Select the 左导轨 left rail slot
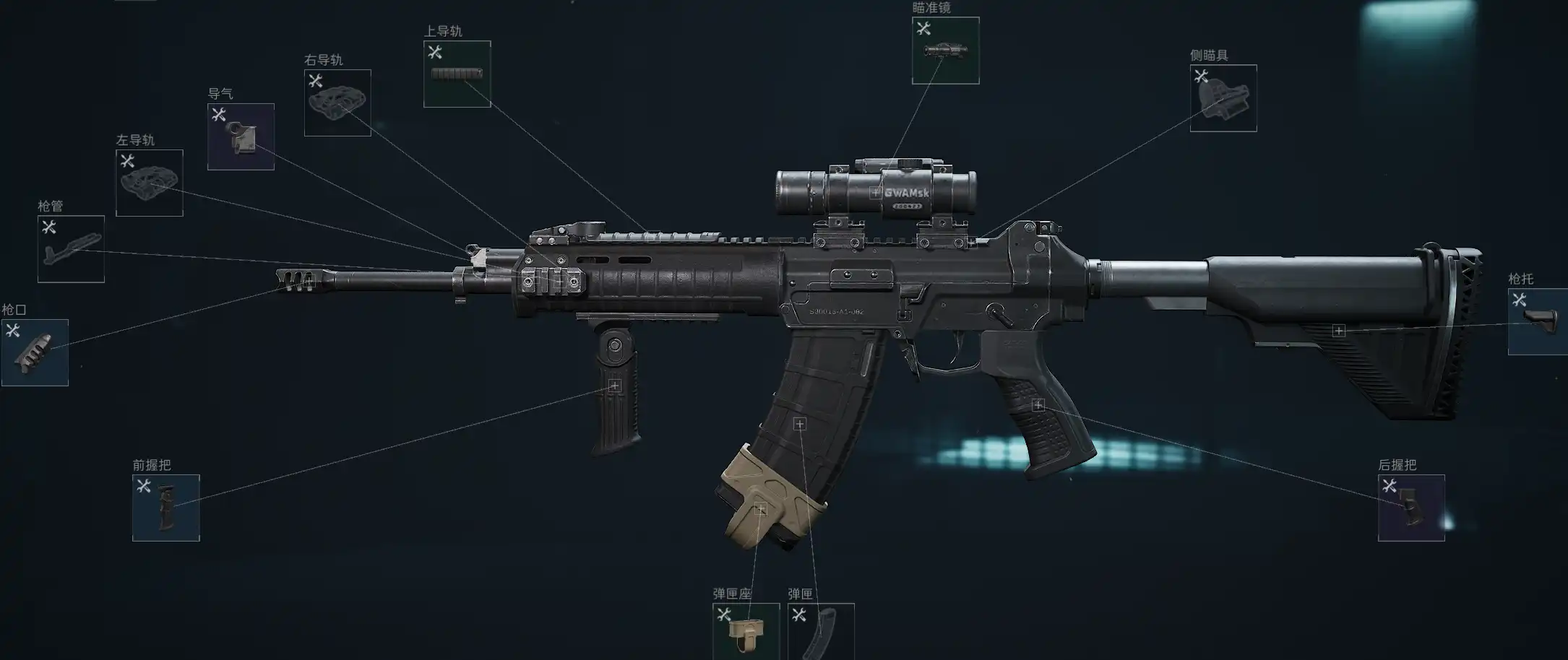This screenshot has height=660, width=1568. click(150, 183)
